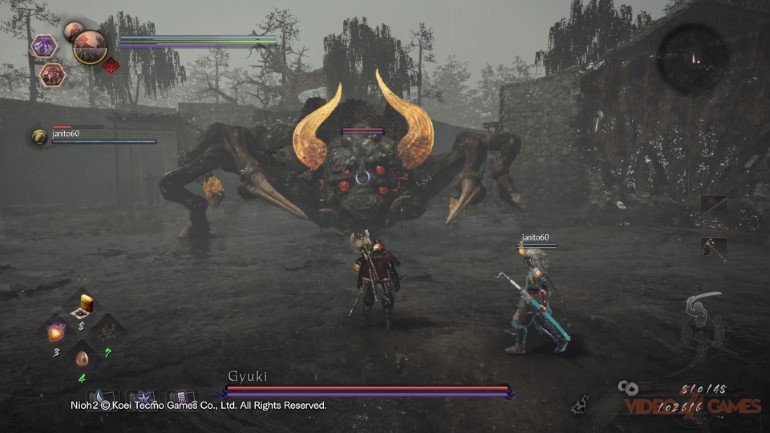Select the flaming orange item shortcut
The height and width of the screenshot is (433, 770).
click(x=56, y=332)
